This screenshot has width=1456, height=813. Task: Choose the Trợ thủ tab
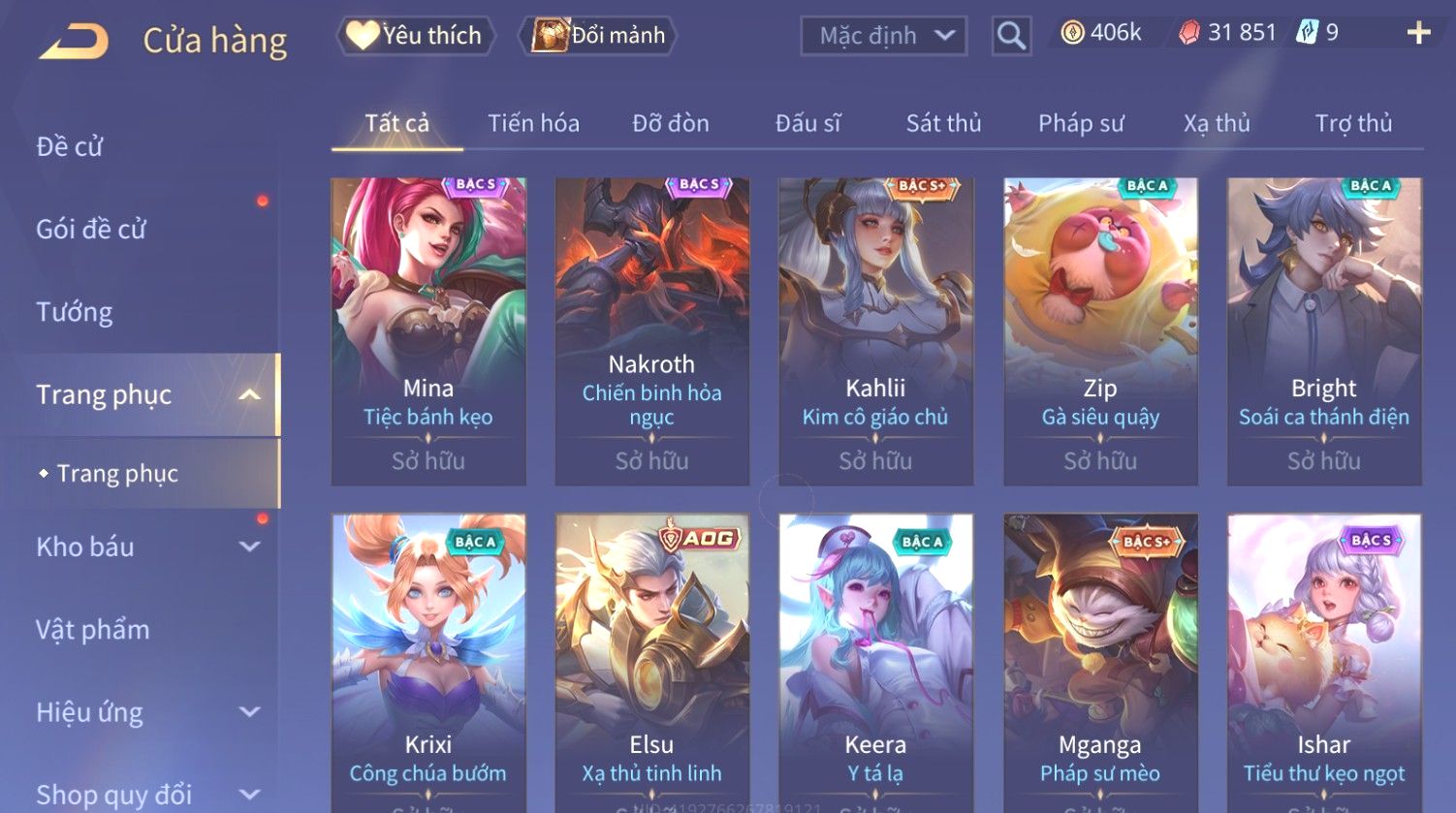point(1353,123)
